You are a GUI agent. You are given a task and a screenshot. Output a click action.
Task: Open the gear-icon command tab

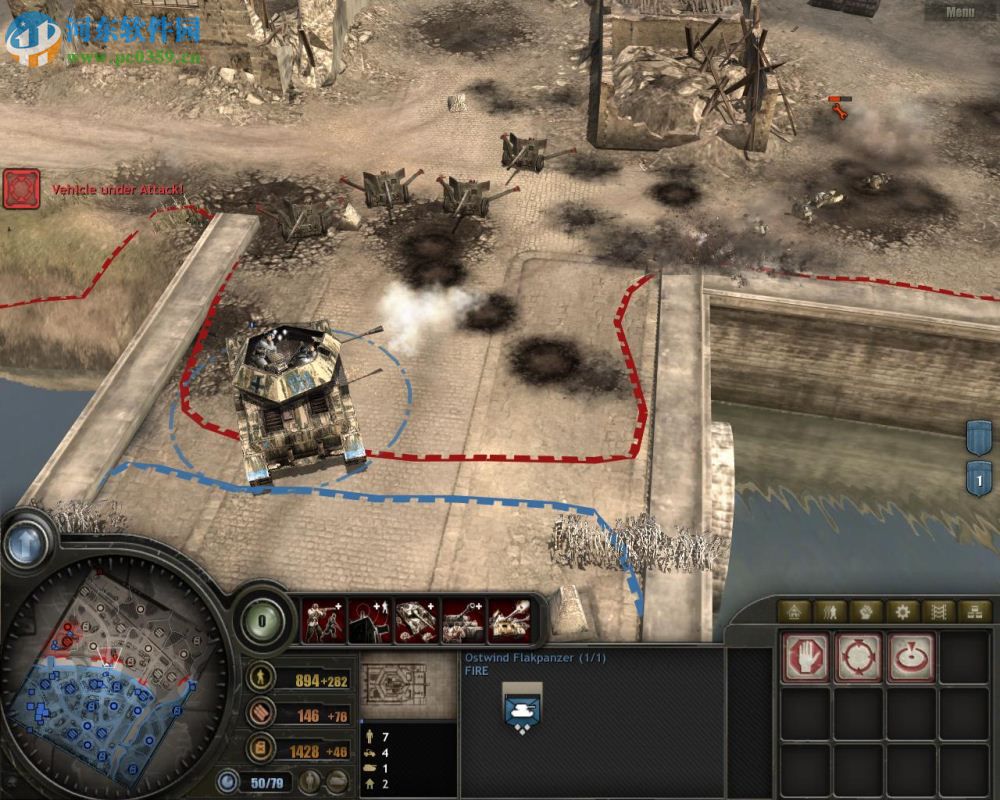tap(903, 612)
